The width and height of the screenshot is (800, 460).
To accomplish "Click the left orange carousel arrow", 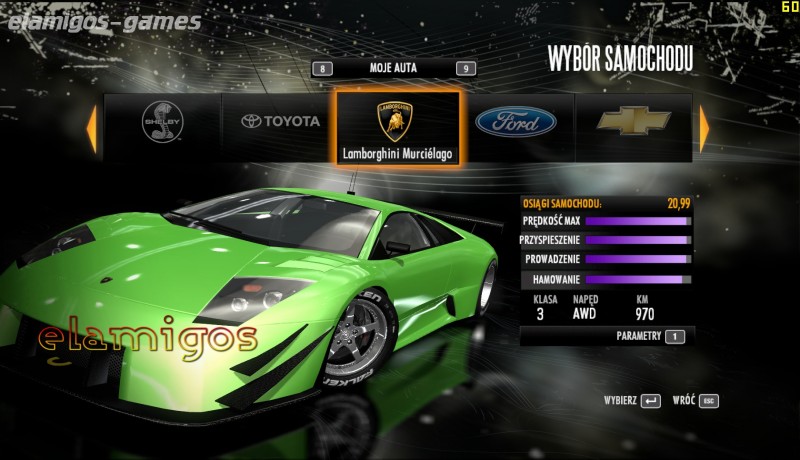I will click(x=91, y=127).
